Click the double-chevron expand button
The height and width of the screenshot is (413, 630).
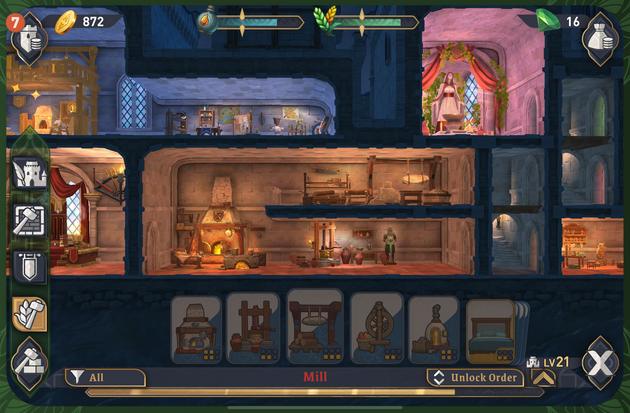pos(543,377)
